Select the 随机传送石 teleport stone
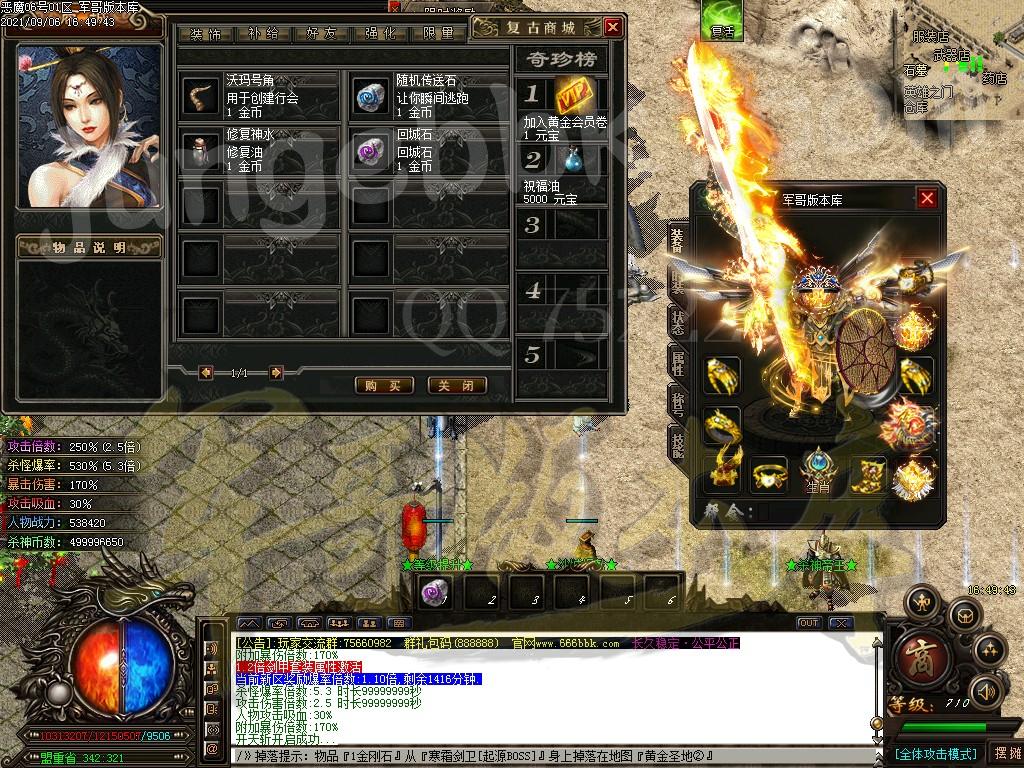 372,96
